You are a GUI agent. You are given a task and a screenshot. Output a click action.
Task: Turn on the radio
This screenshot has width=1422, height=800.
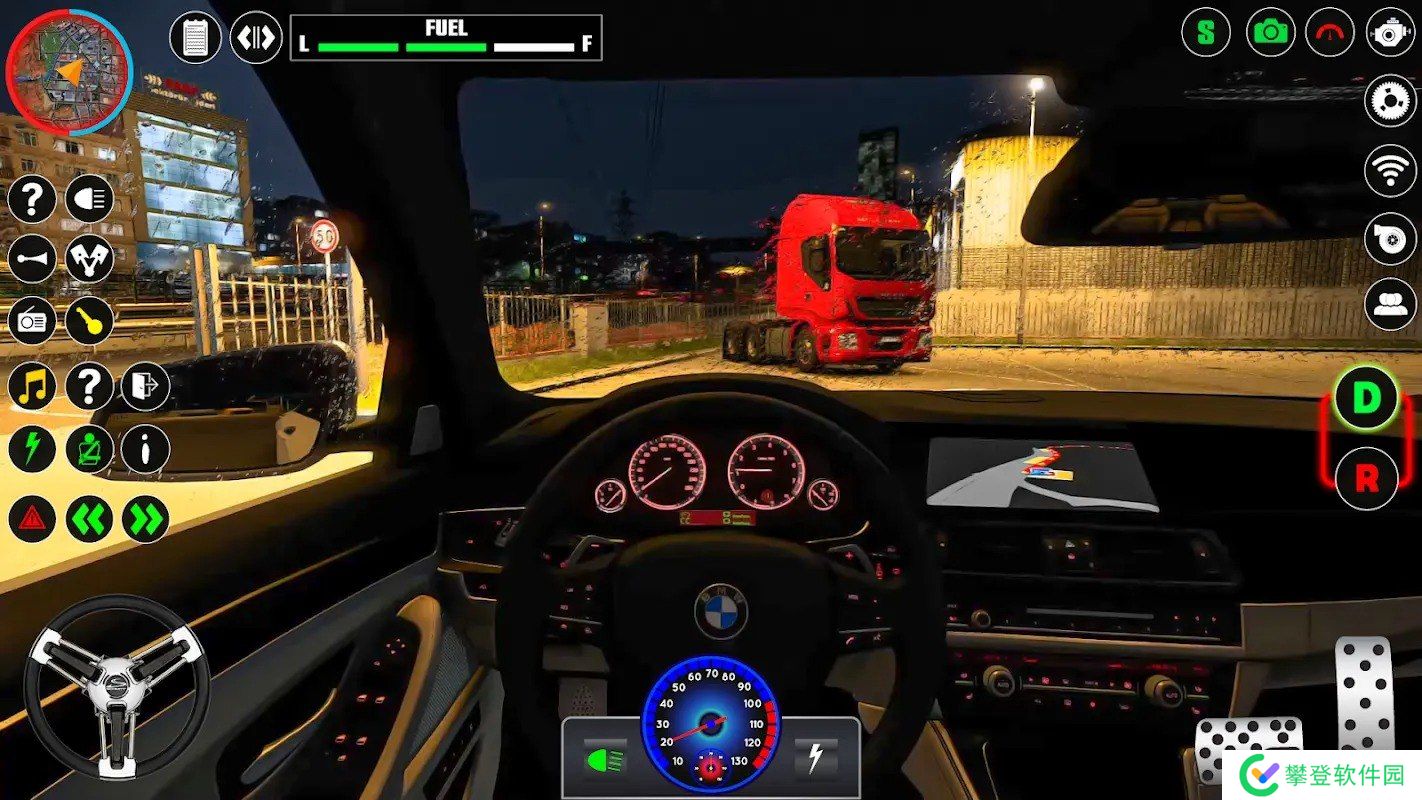coord(32,321)
